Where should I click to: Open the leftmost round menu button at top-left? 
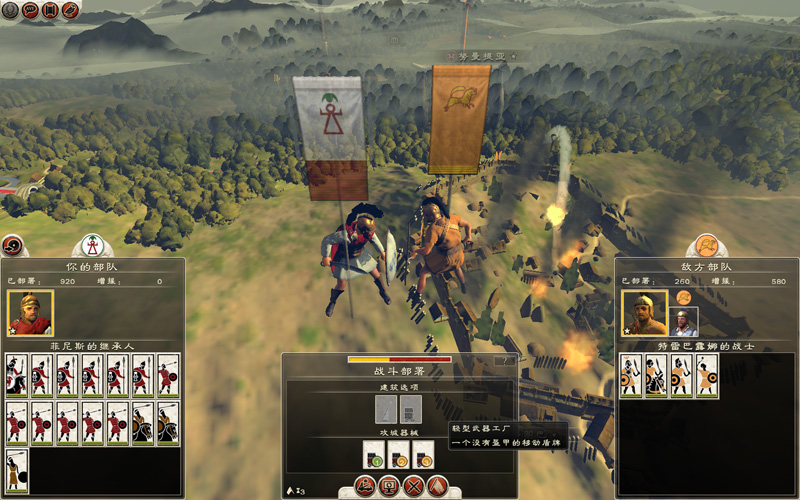coord(12,10)
